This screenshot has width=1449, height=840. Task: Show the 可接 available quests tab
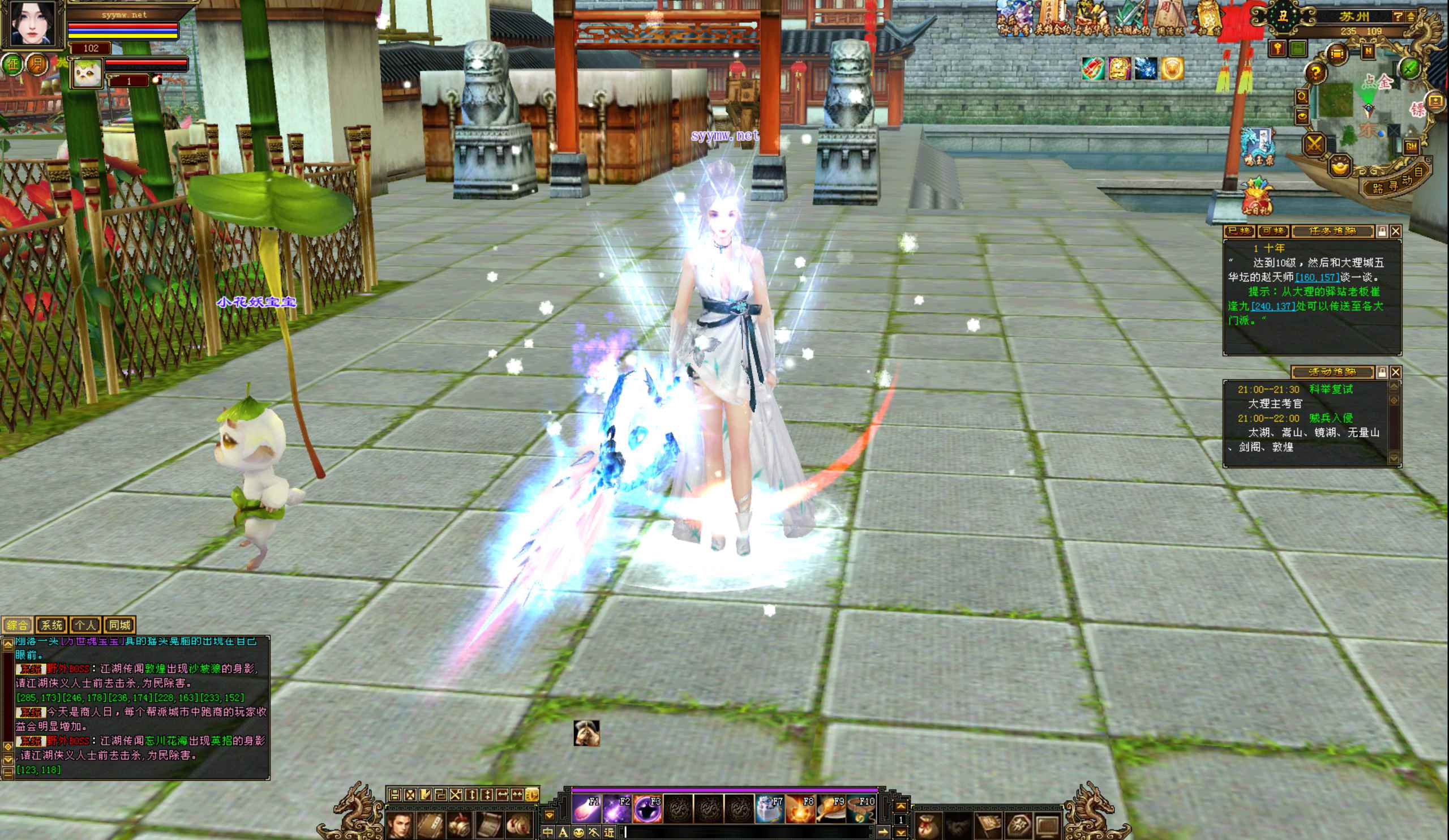pyautogui.click(x=1272, y=232)
